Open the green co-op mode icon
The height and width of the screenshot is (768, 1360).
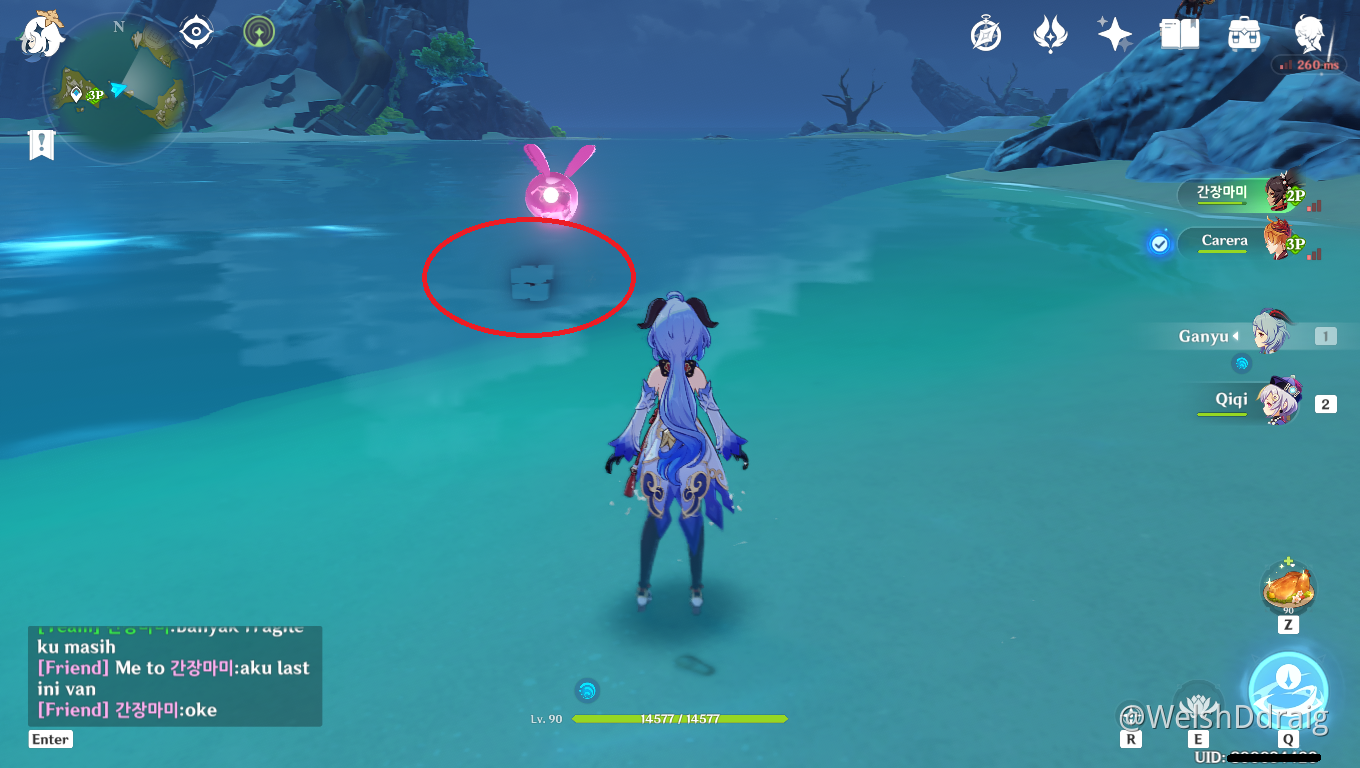coord(259,32)
